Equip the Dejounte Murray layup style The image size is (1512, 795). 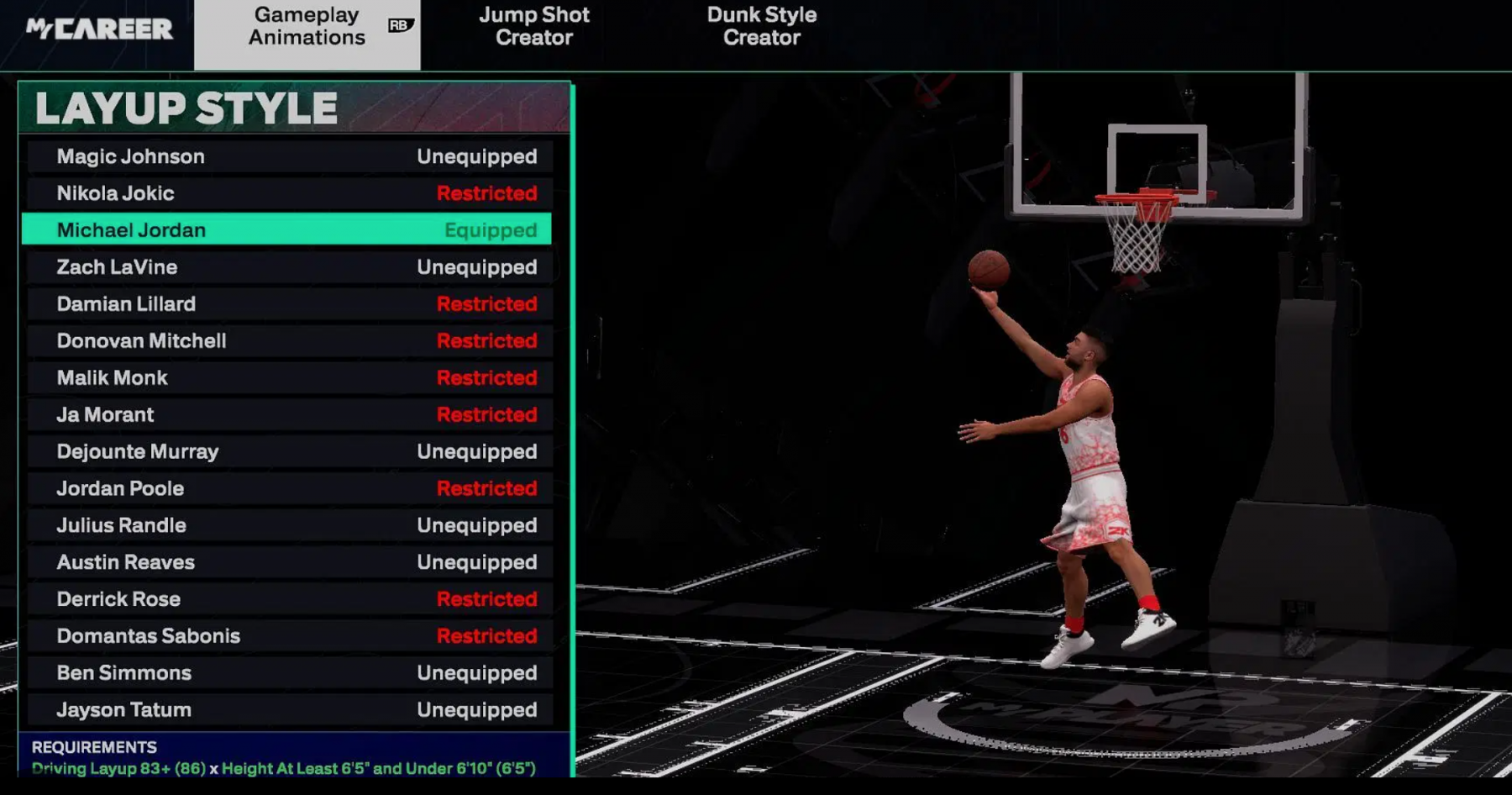pos(289,452)
